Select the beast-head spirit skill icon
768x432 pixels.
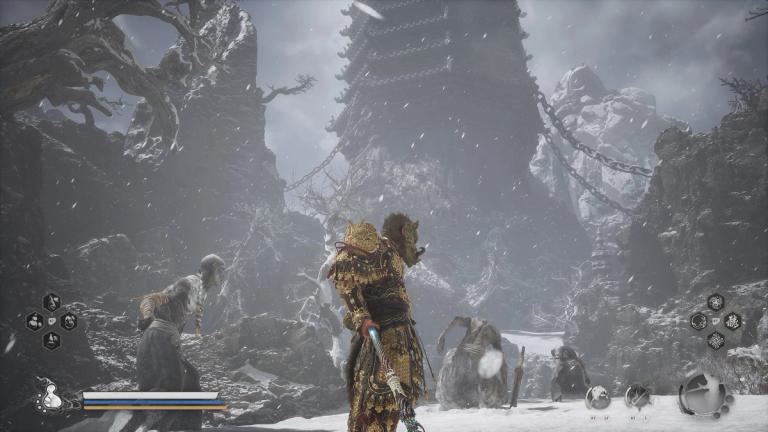598,396
